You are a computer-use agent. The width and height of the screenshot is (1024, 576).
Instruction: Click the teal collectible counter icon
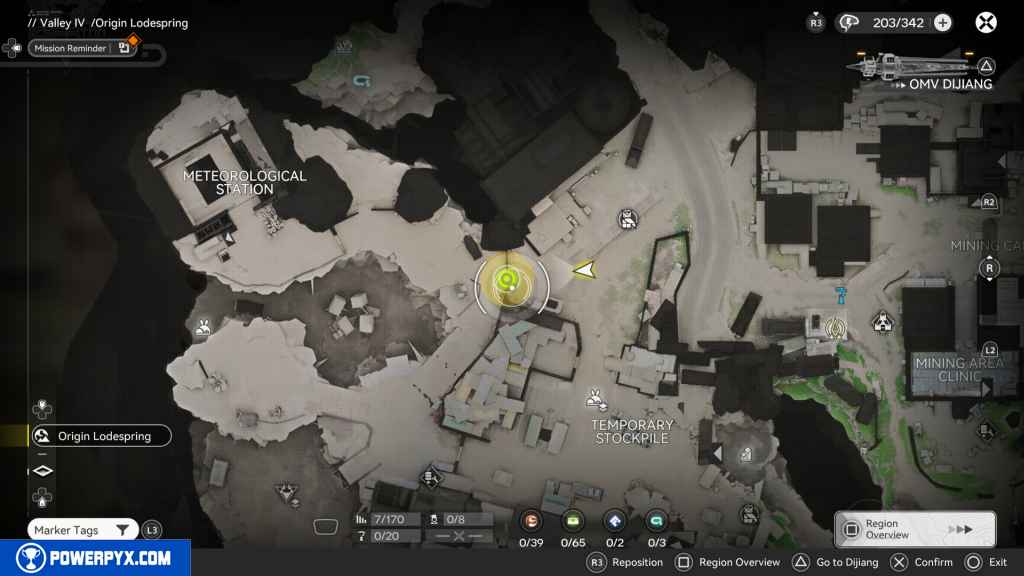[656, 520]
